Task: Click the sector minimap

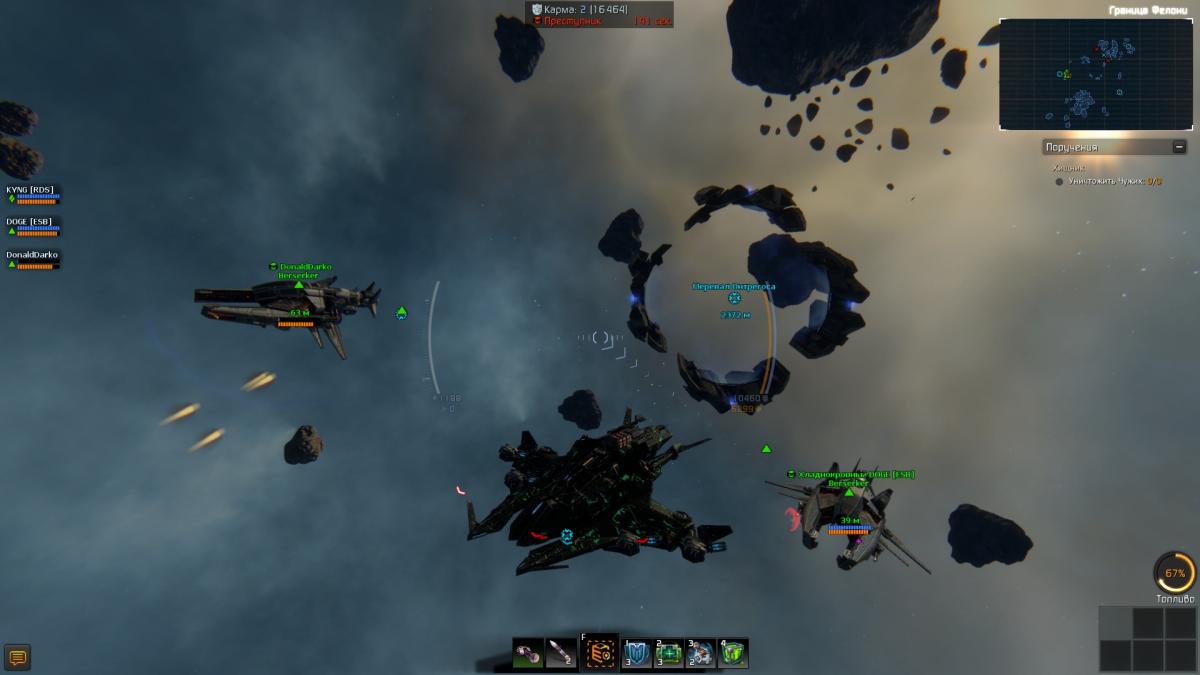Action: point(1095,75)
